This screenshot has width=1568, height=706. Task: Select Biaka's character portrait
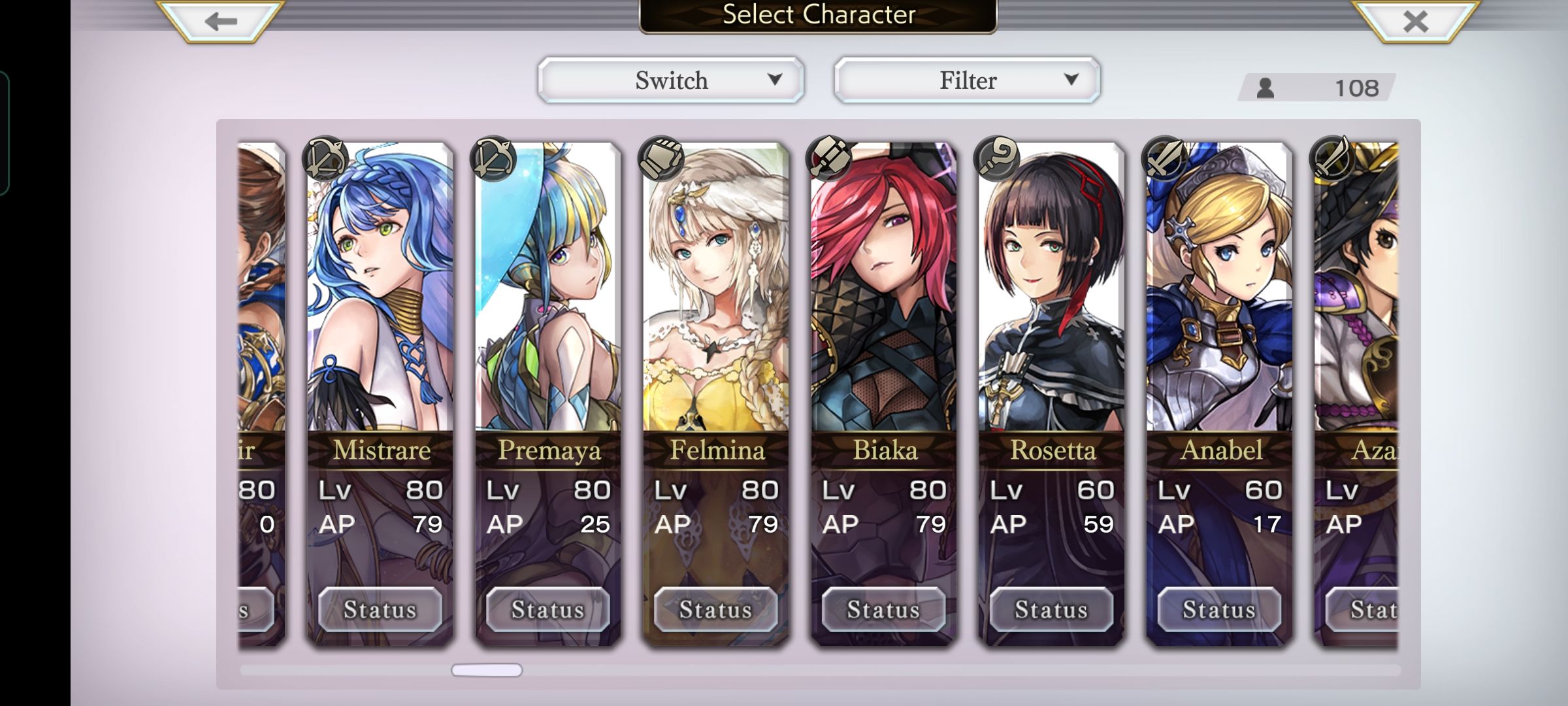point(883,294)
